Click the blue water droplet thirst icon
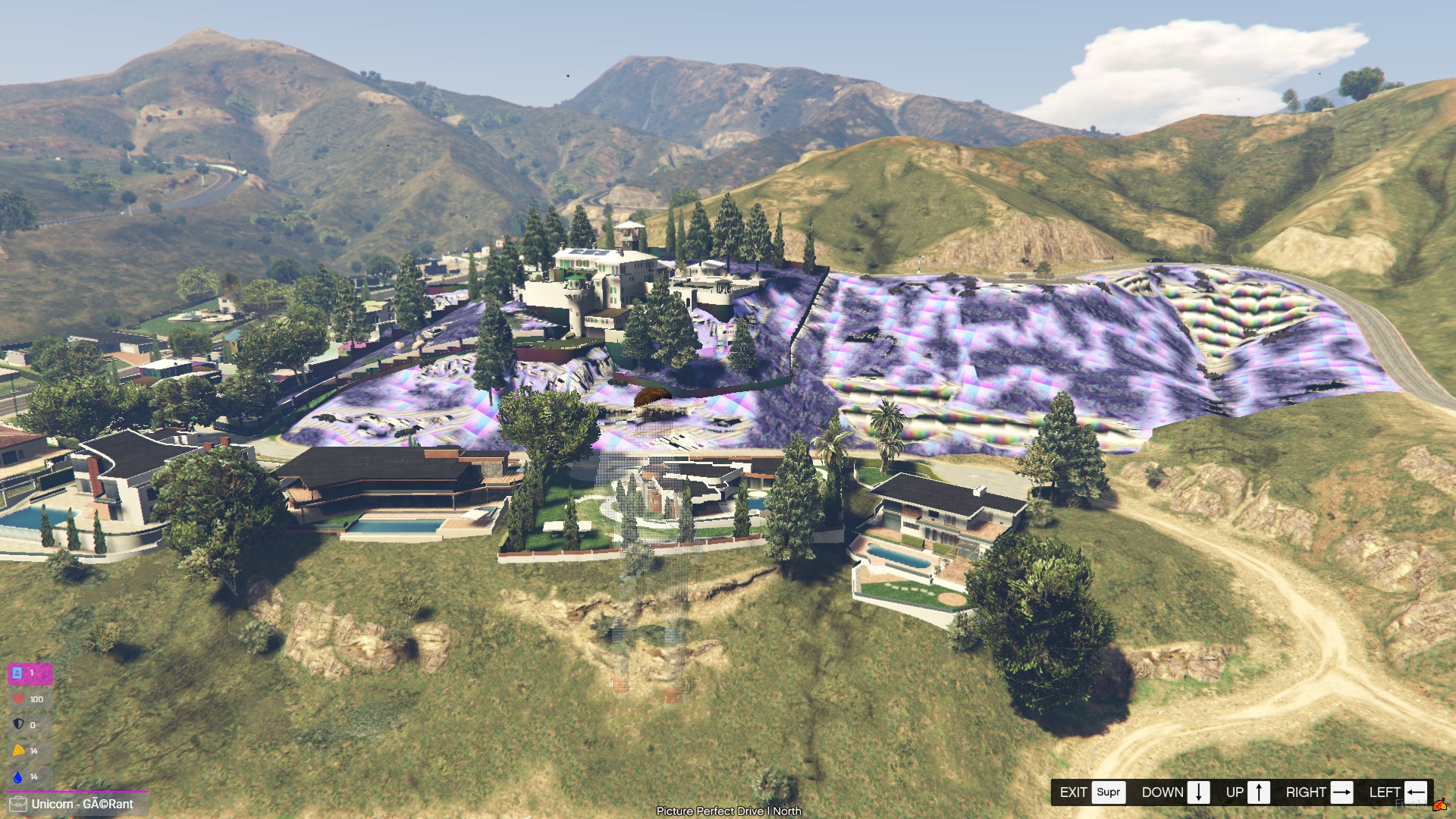The image size is (1456, 819). (x=17, y=776)
